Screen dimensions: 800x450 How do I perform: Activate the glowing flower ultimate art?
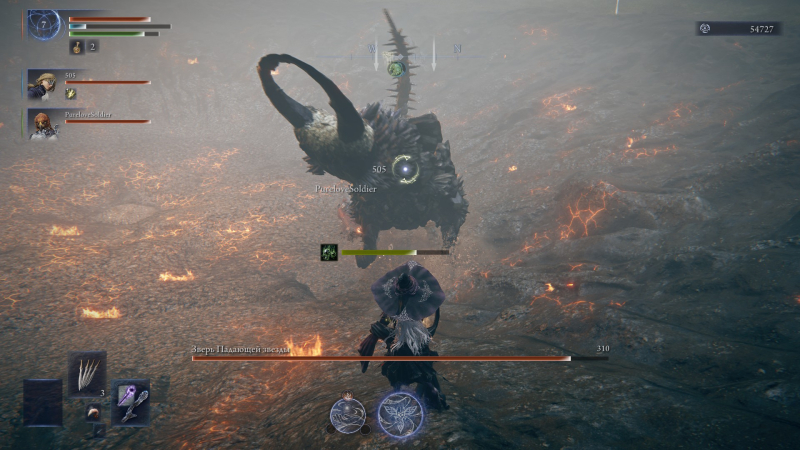[x=400, y=414]
